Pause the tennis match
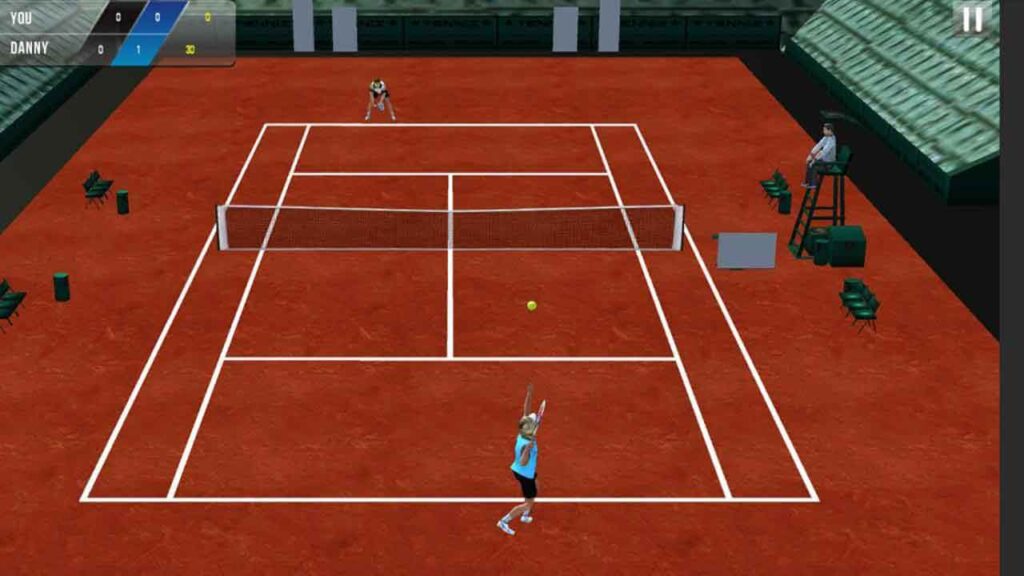Viewport: 1024px width, 576px height. (972, 19)
